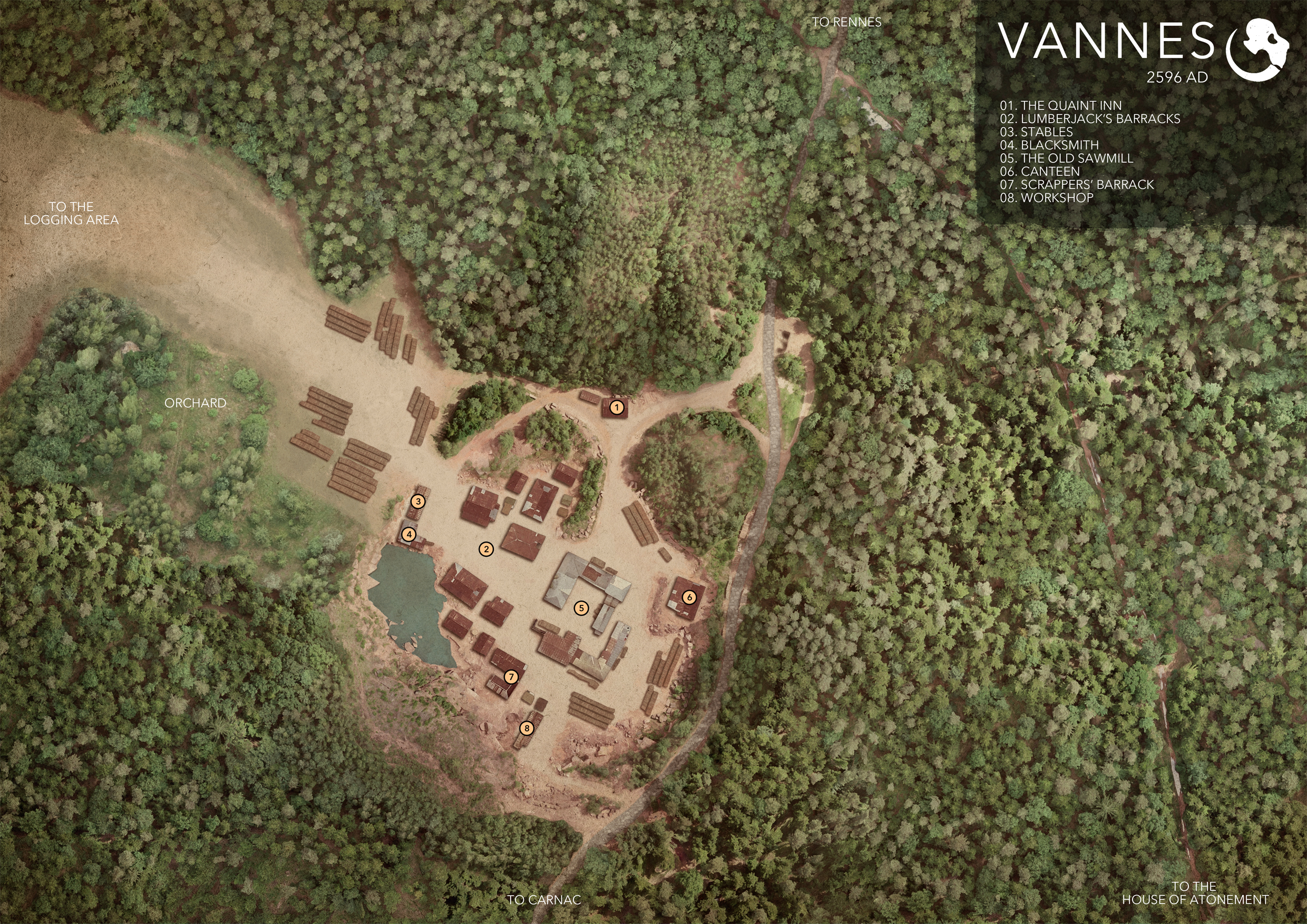This screenshot has height=924, width=1307.
Task: Click the number 2 map marker
Action: tap(486, 549)
